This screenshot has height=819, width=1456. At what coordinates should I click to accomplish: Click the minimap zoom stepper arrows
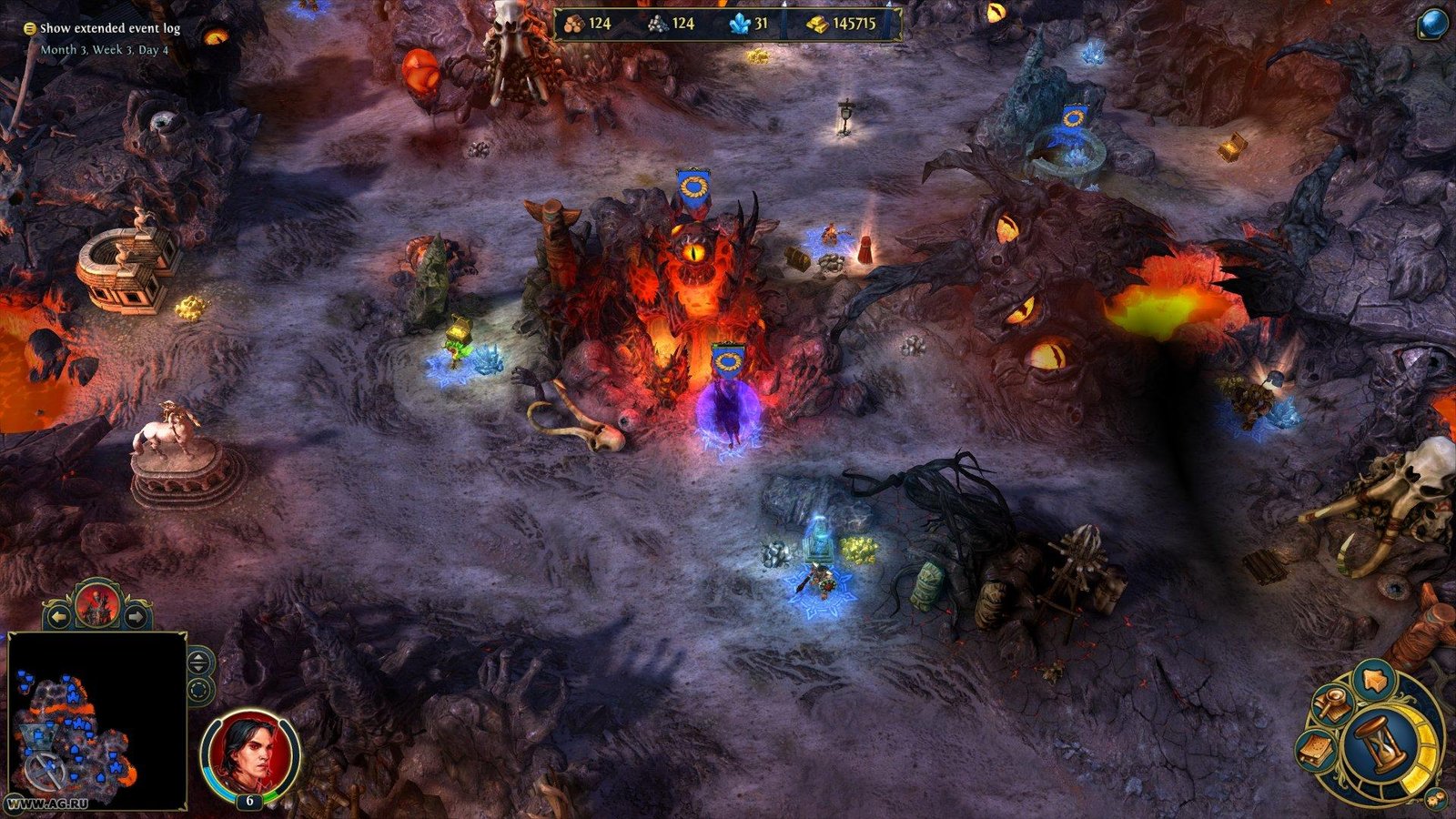[x=197, y=662]
